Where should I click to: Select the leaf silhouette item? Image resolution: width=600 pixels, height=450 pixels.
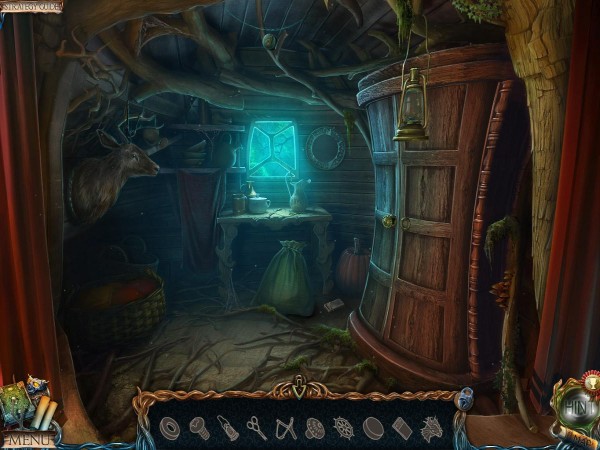(x=431, y=428)
